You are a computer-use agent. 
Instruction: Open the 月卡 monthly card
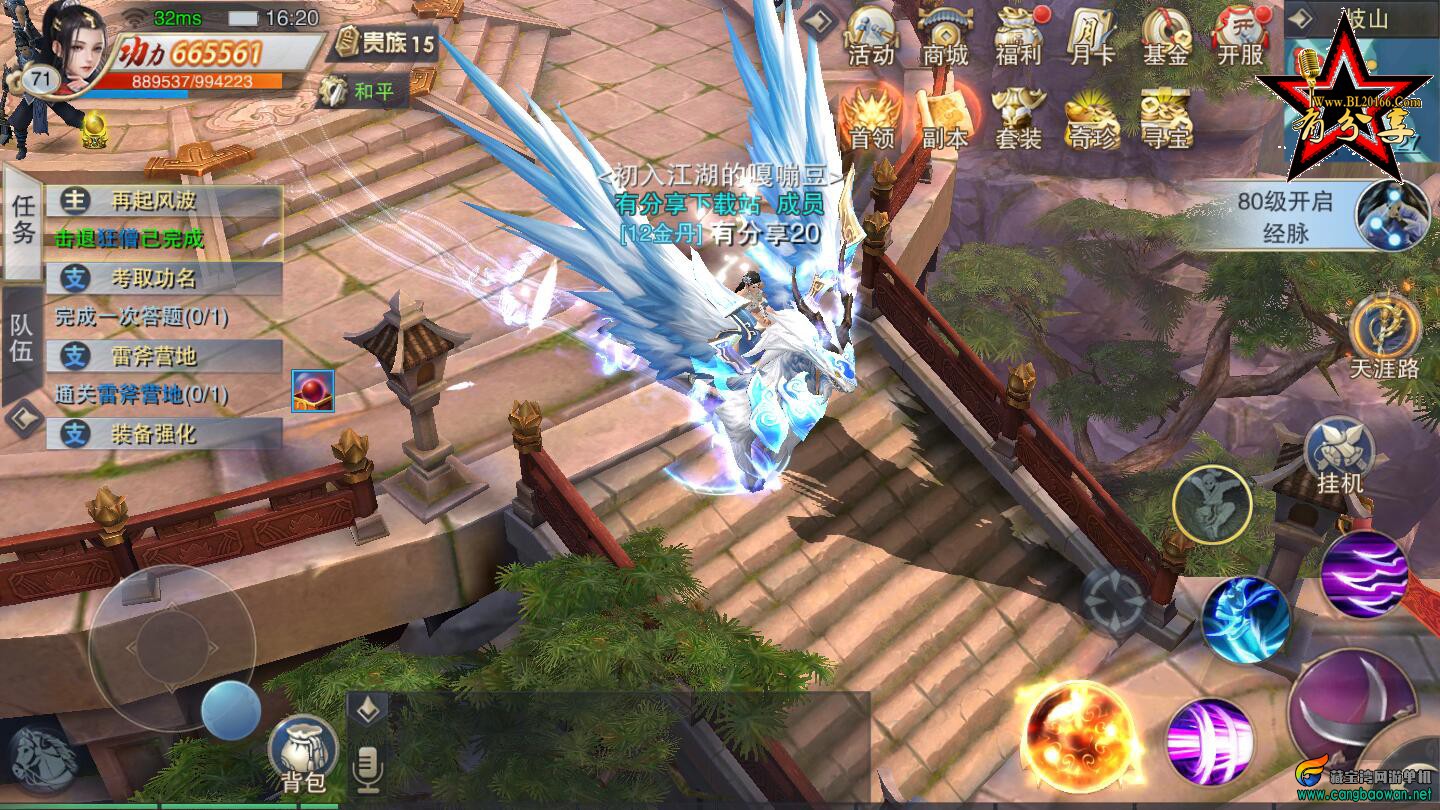[1092, 37]
